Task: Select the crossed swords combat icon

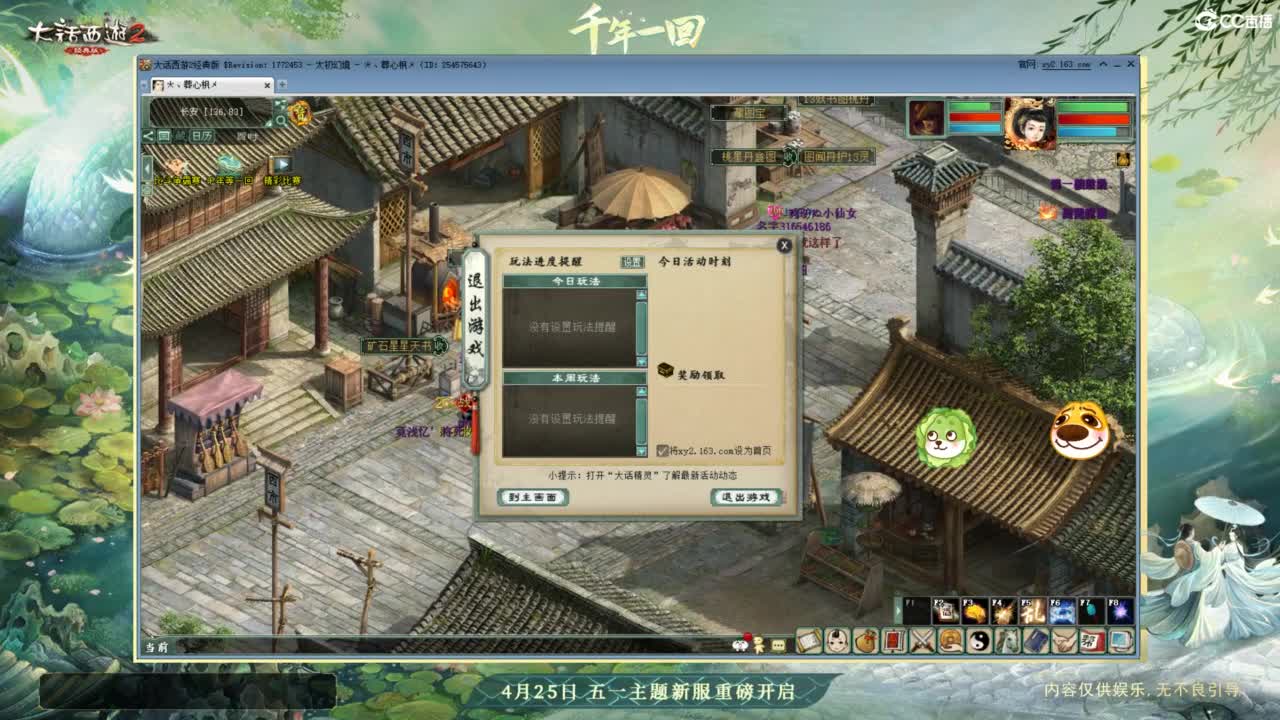Action: click(923, 640)
